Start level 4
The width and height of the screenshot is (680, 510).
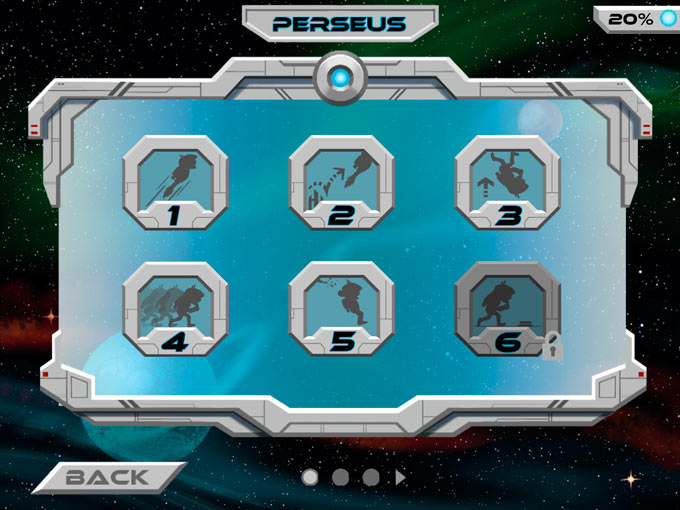tap(175, 310)
